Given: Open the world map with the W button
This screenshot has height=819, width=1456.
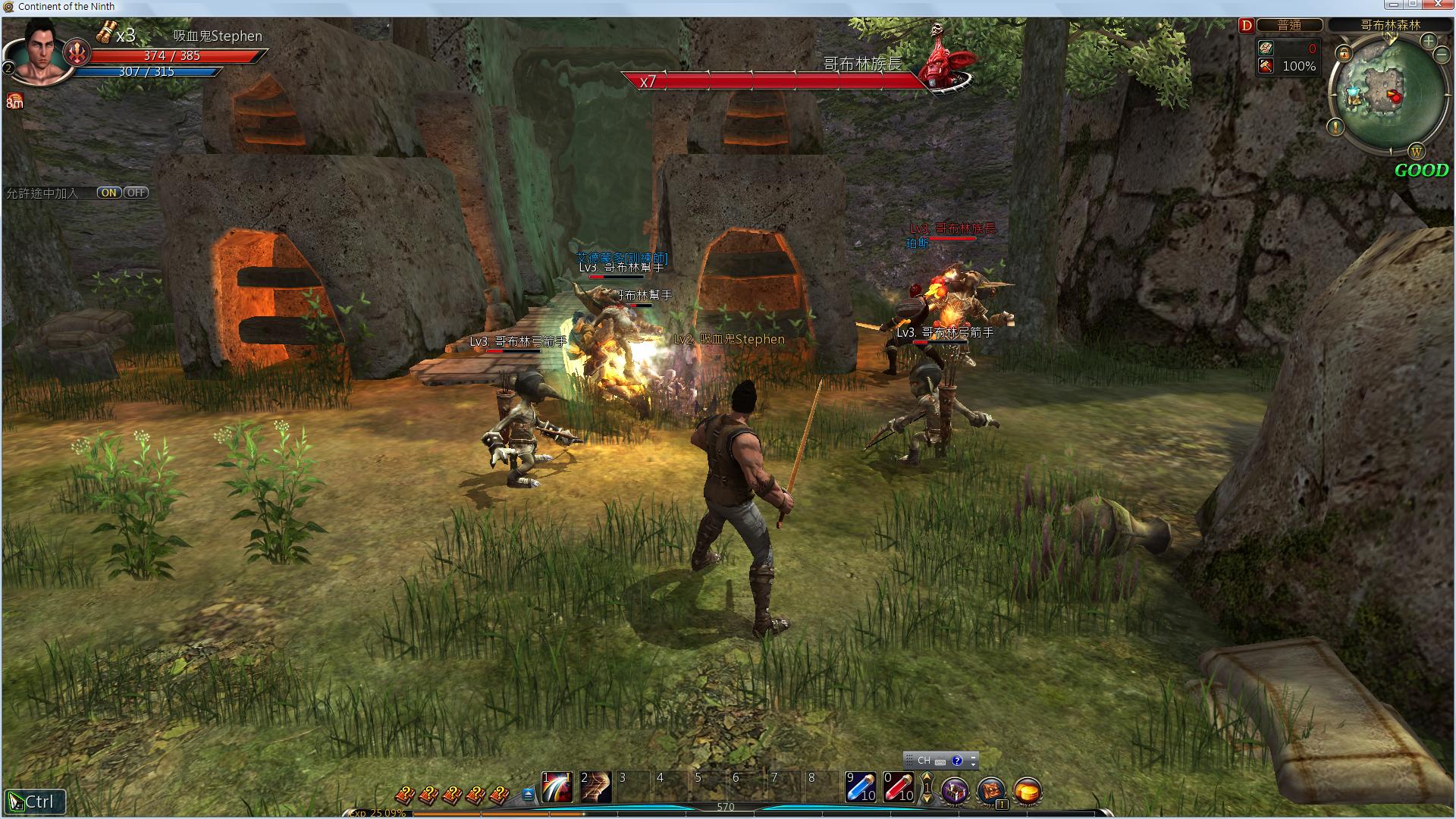Looking at the screenshot, I should coord(1417,151).
